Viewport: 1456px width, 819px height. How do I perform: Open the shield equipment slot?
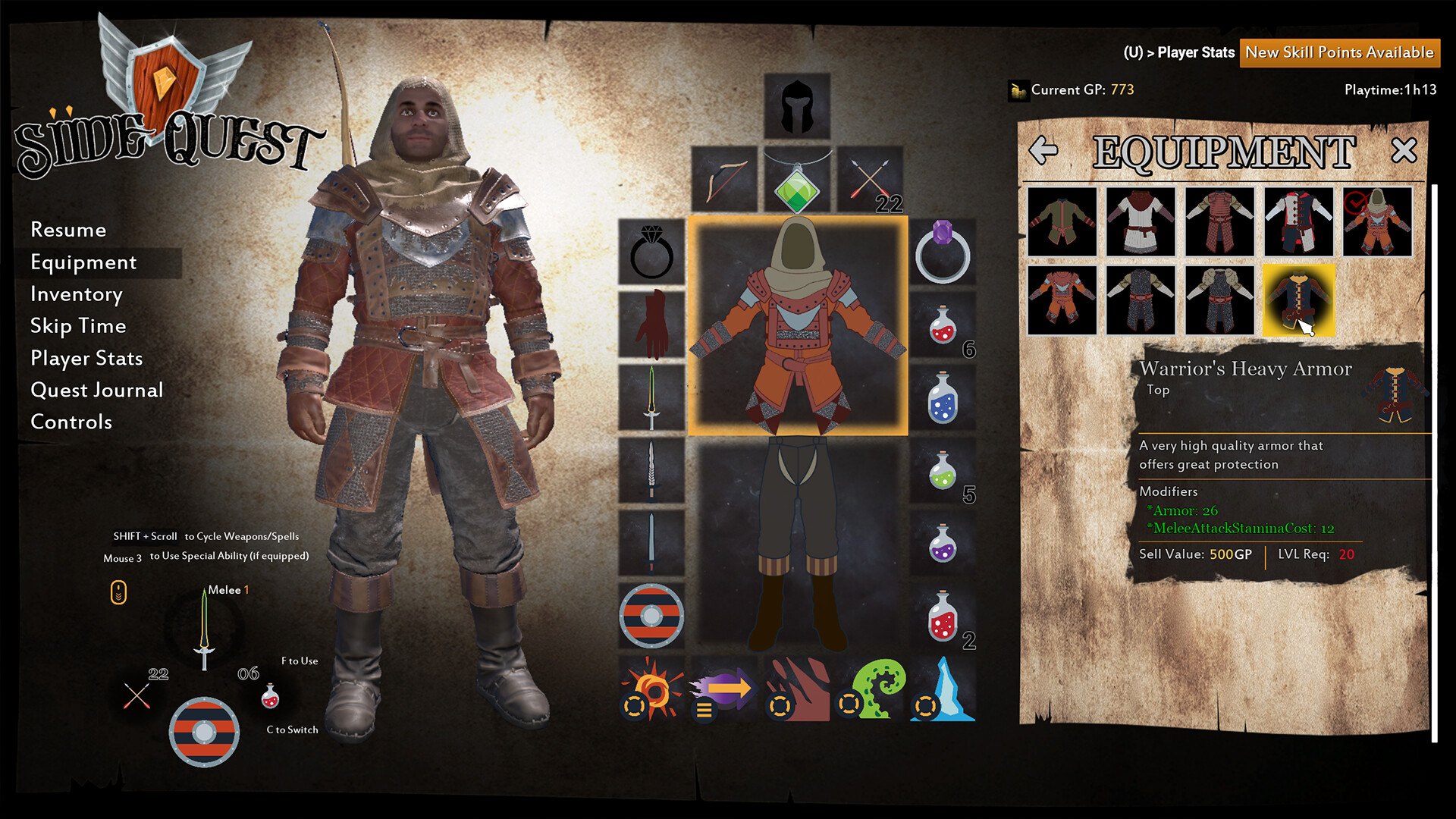(651, 616)
